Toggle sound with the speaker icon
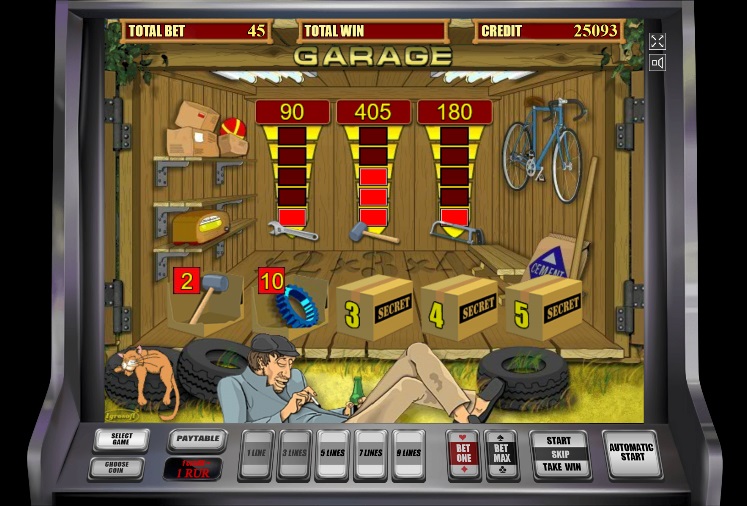Viewport: 747px width, 506px height. pos(657,63)
